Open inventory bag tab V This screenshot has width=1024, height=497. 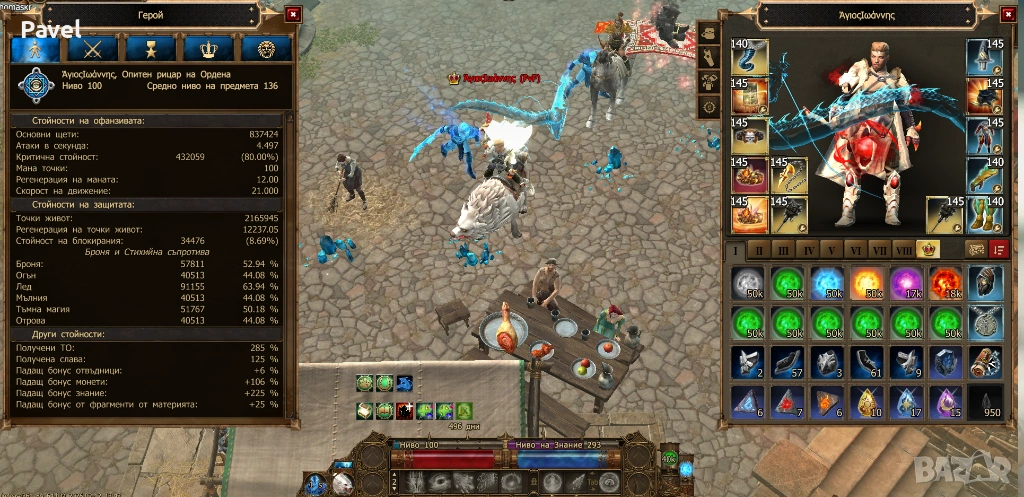pyautogui.click(x=831, y=249)
